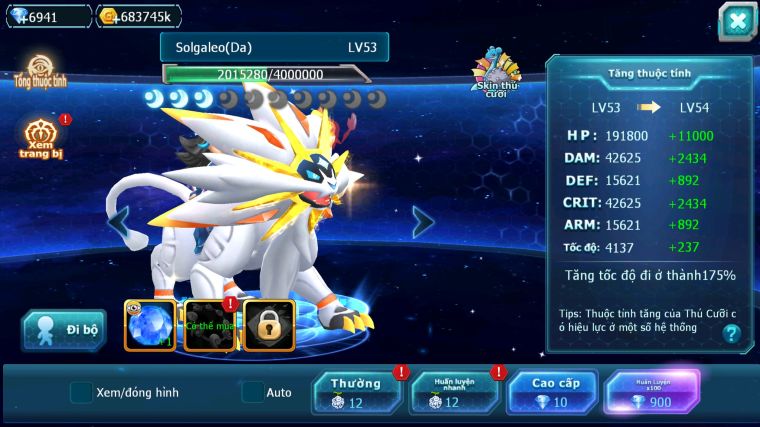
Task: Click the locked padlock slot
Action: 268,326
